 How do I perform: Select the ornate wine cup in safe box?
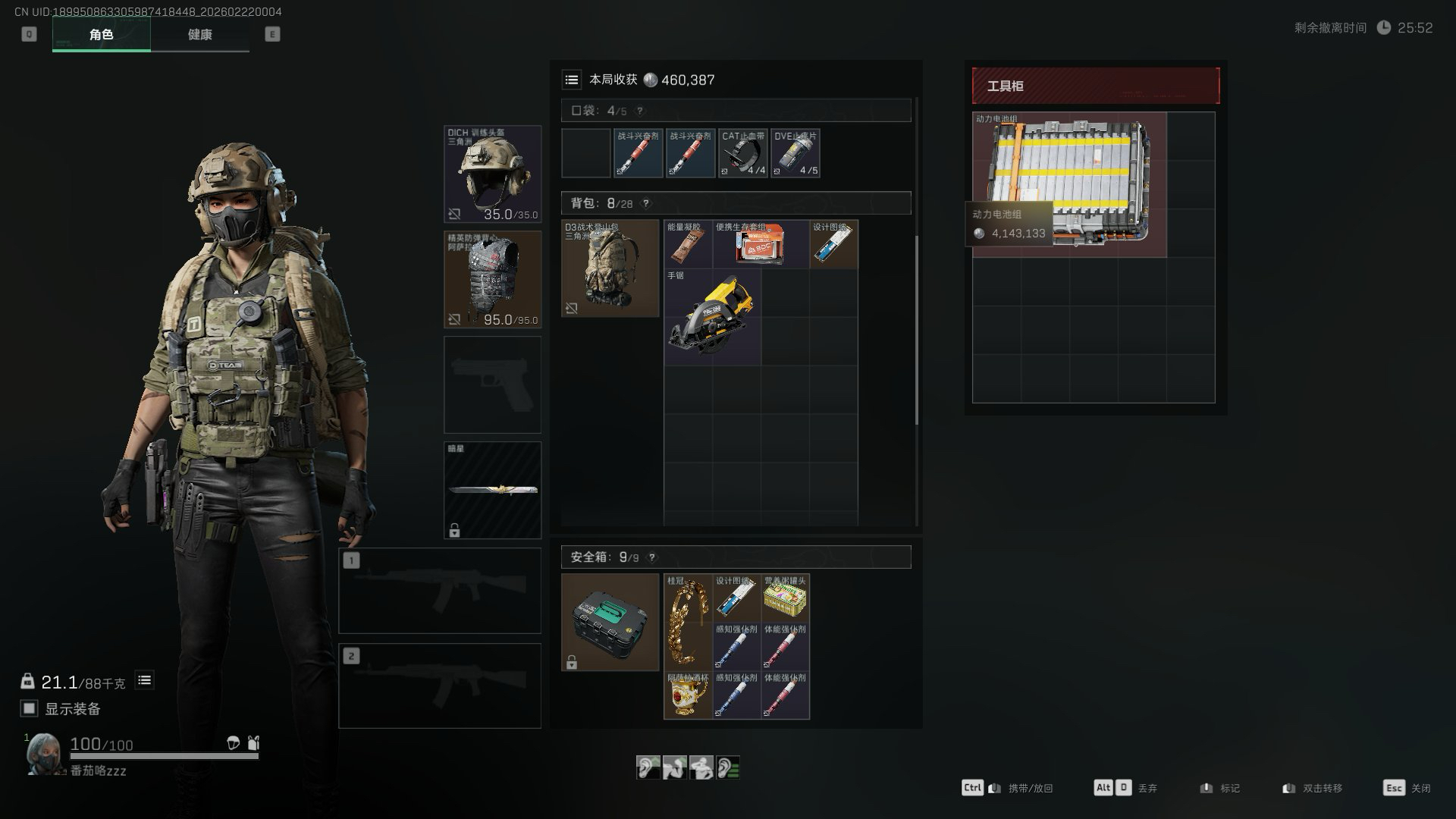(x=688, y=695)
